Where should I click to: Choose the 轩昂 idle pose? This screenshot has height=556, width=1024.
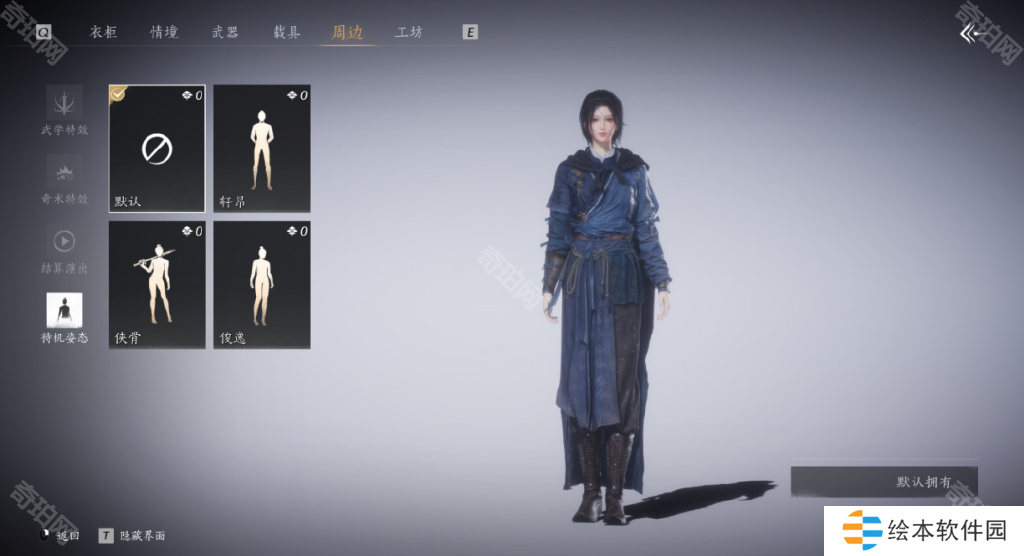click(262, 149)
